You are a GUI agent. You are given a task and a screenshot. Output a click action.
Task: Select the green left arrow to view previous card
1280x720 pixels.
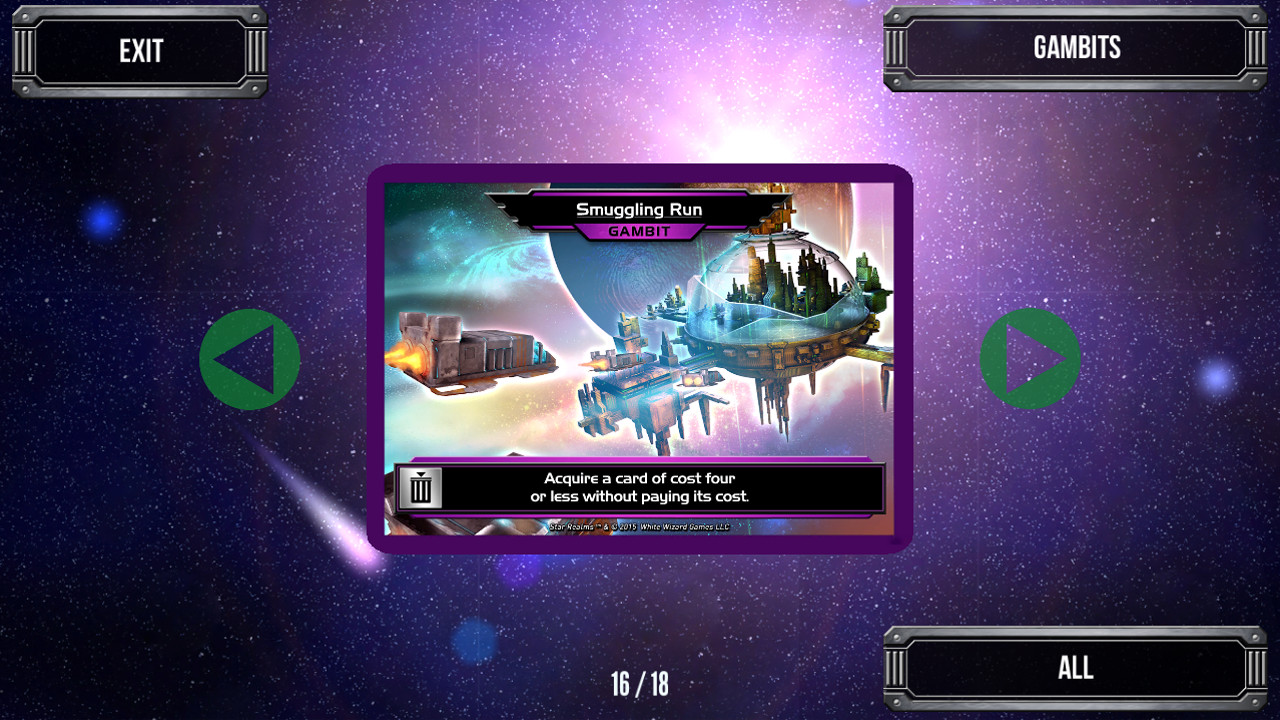point(249,357)
